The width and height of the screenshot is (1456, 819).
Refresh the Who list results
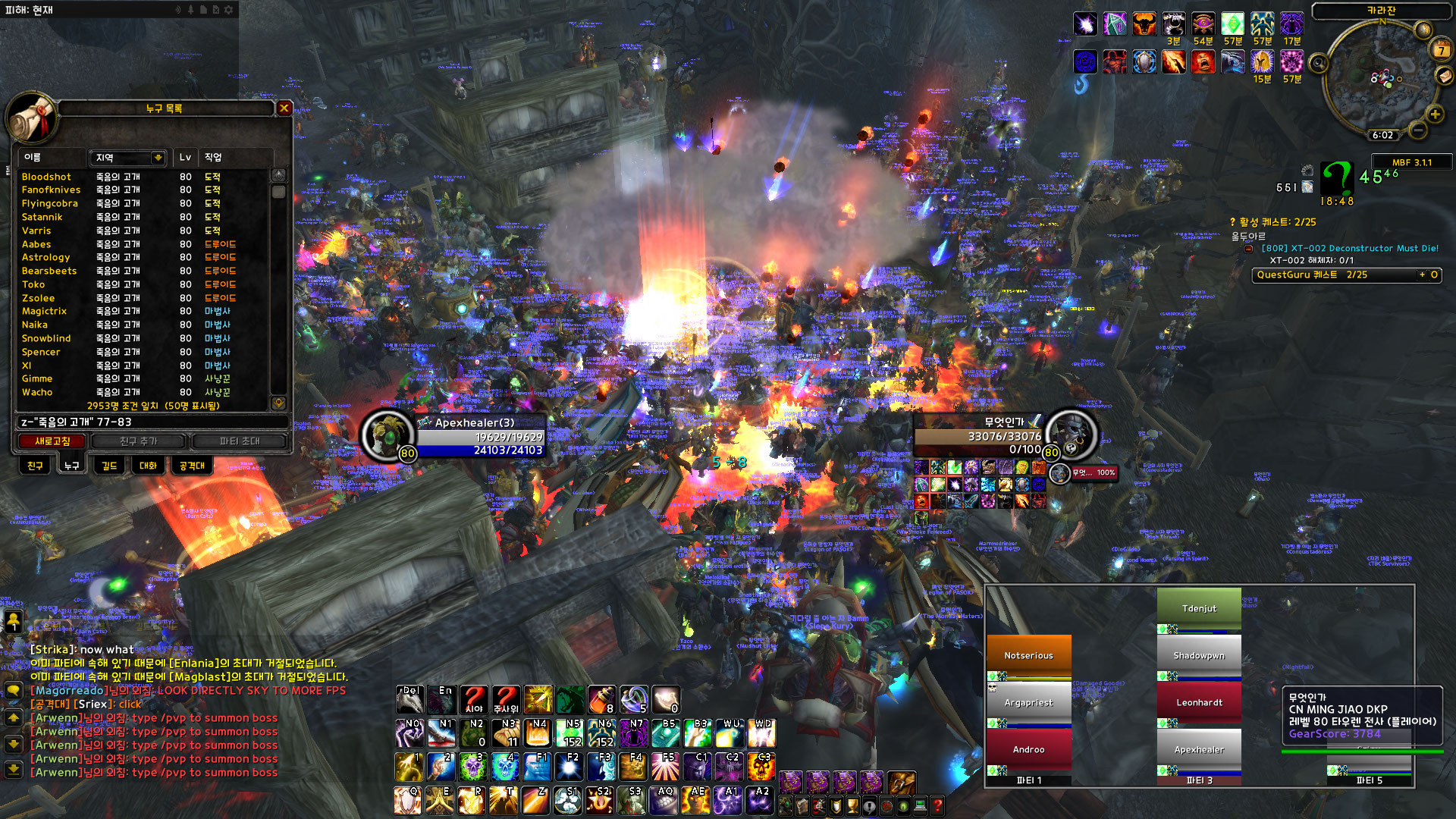tap(52, 441)
